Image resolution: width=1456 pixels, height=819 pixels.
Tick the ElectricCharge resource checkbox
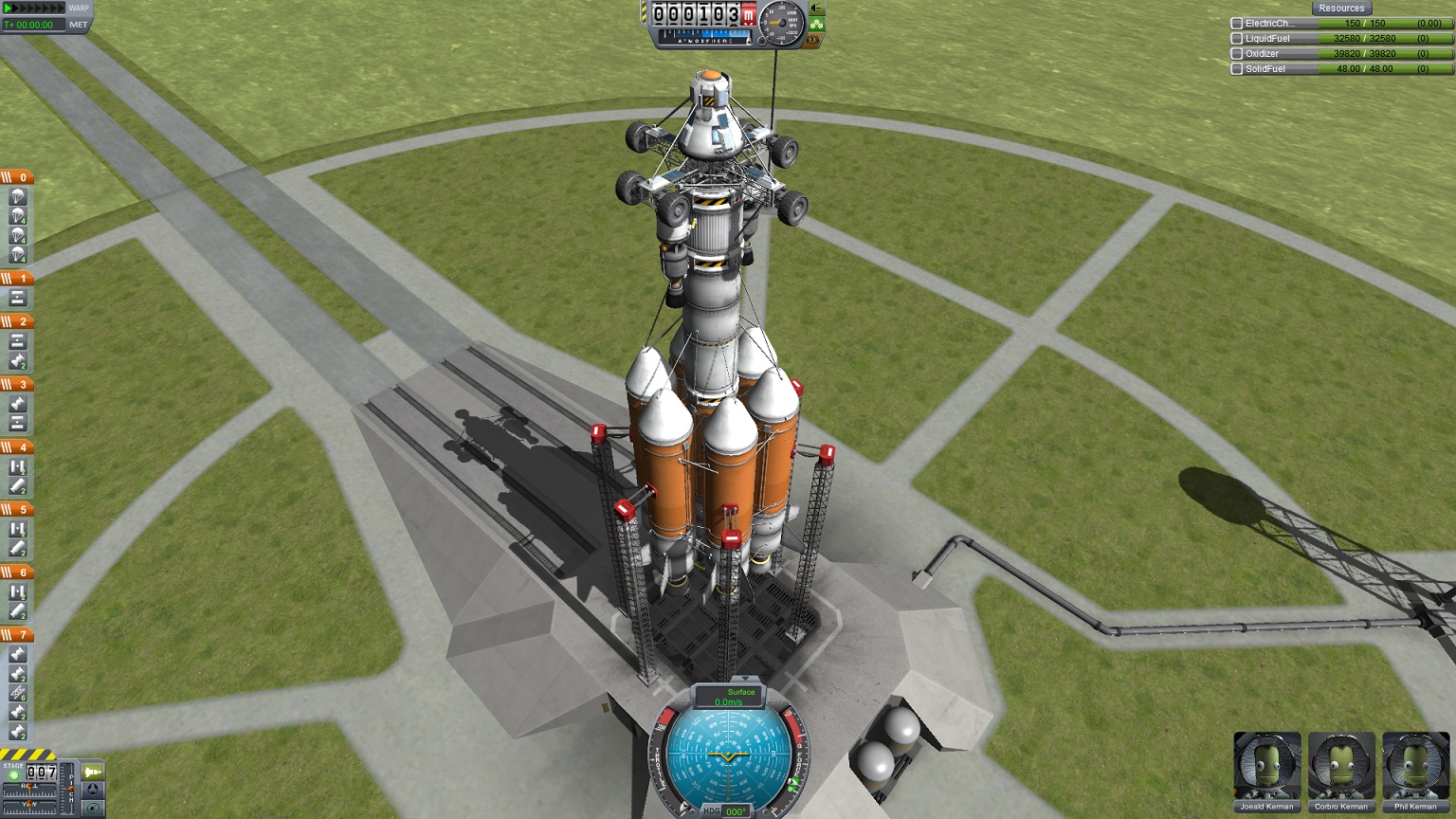point(1237,24)
